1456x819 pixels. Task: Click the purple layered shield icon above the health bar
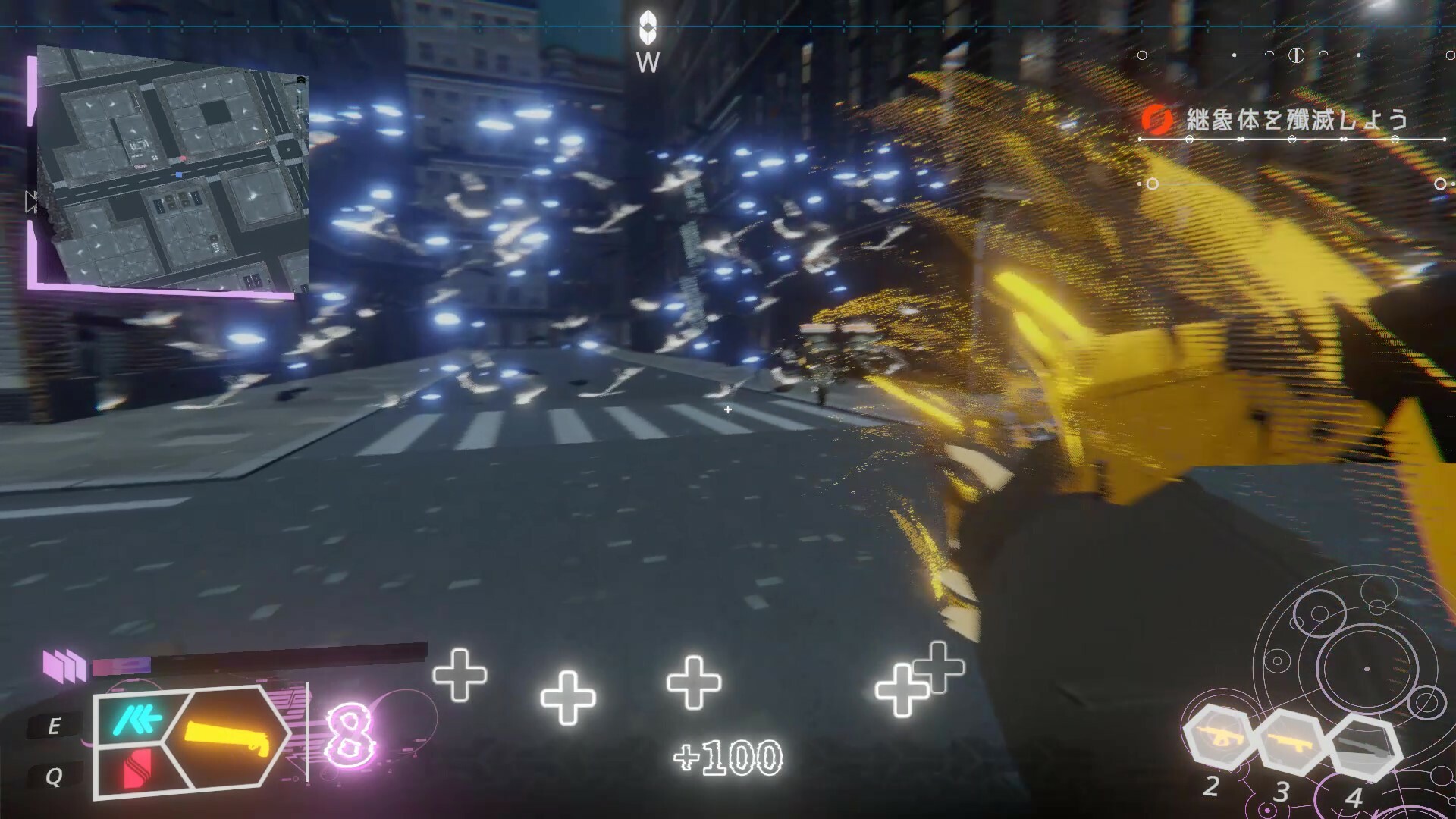(x=64, y=666)
